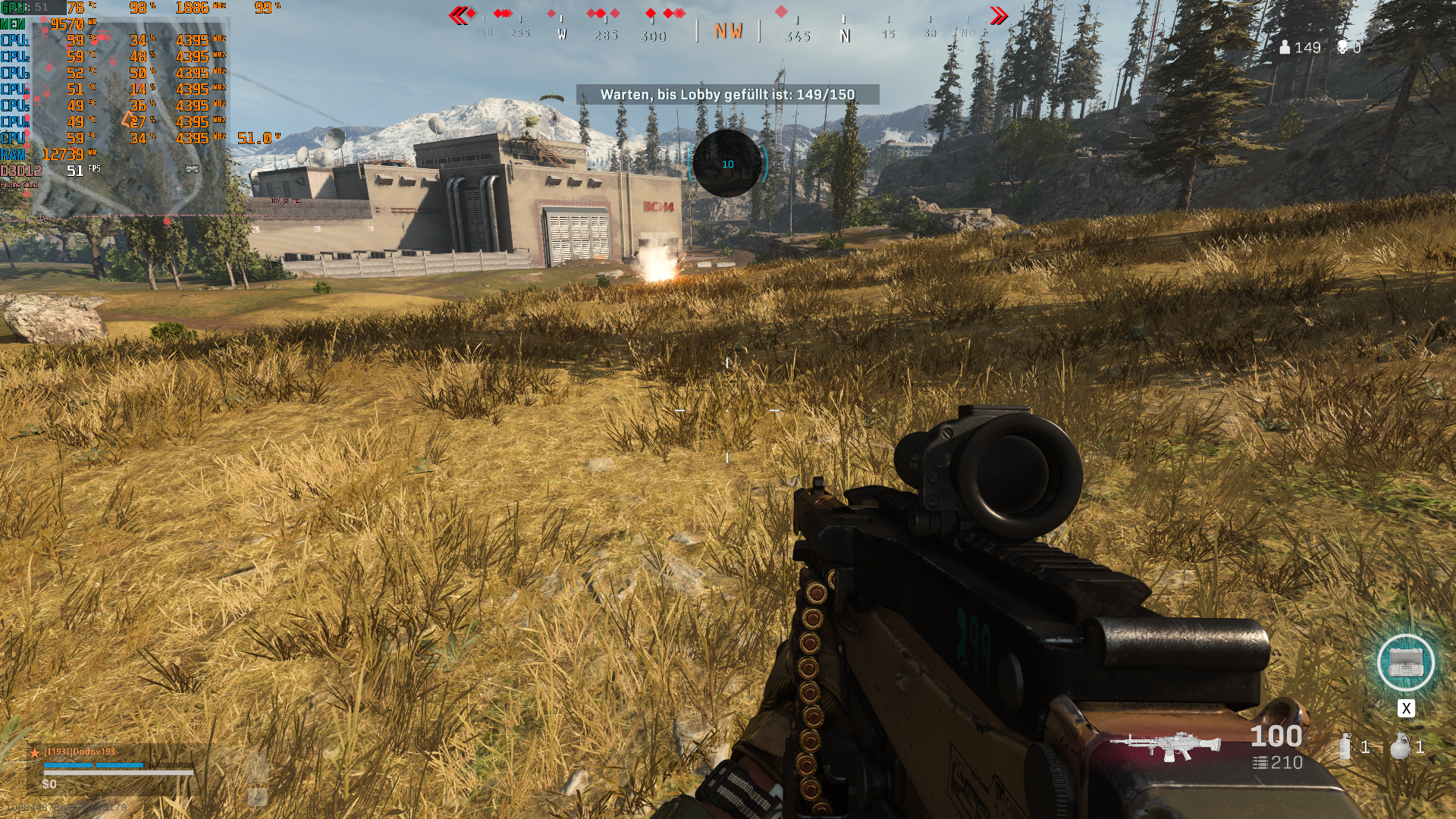Select the vehicle icon on the minimap

point(192,170)
